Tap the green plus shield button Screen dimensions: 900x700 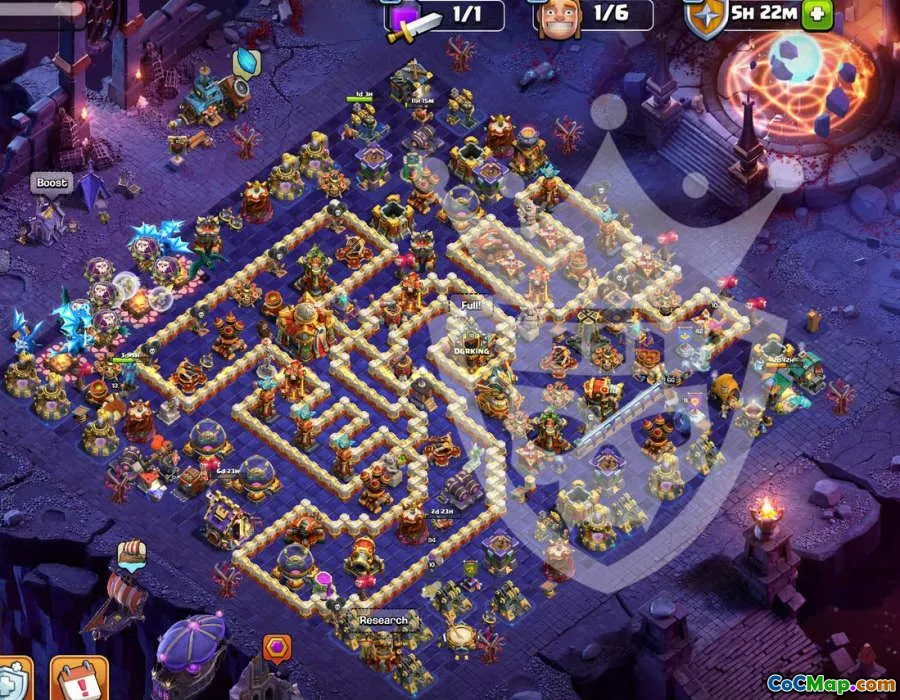[x=817, y=15]
